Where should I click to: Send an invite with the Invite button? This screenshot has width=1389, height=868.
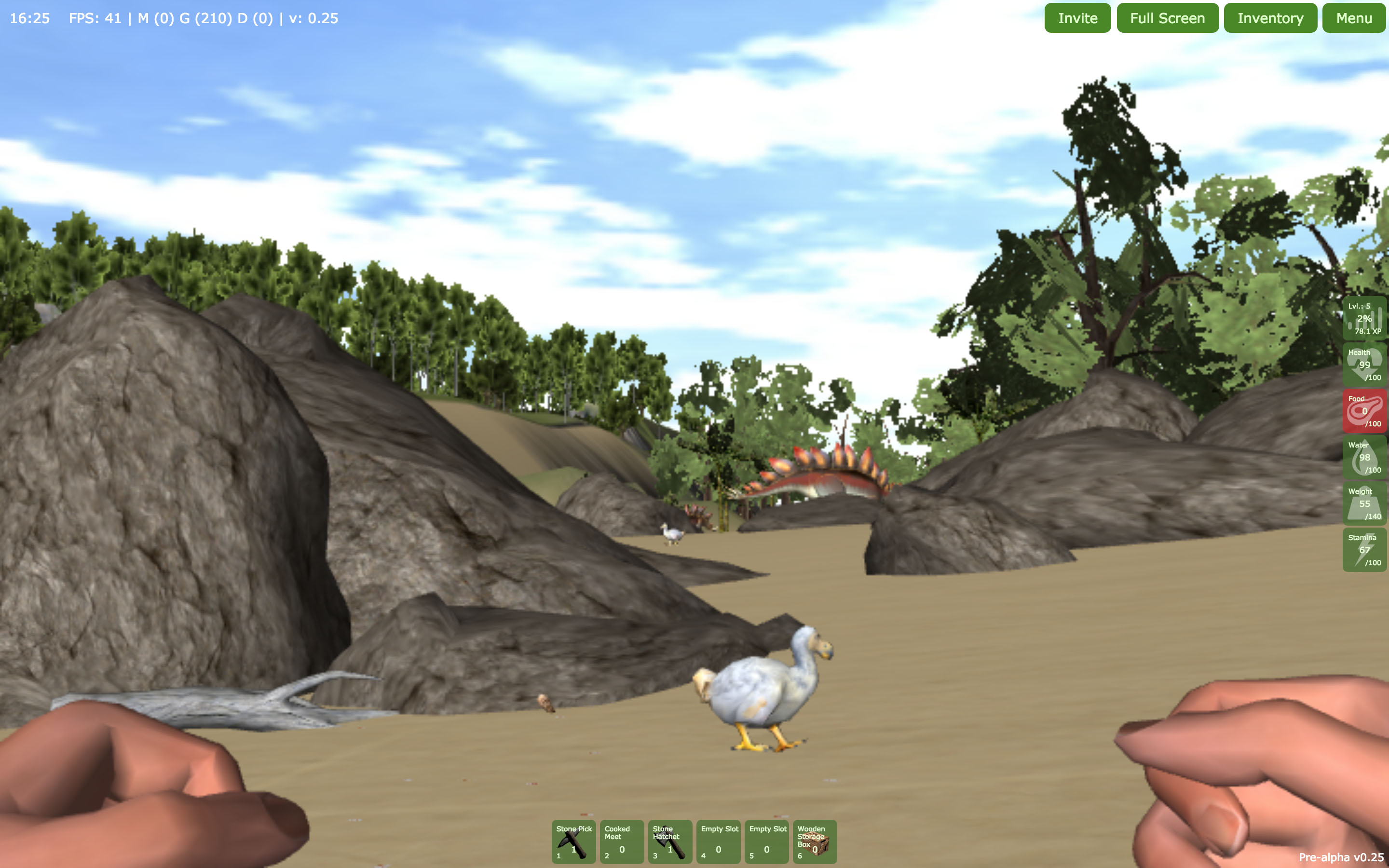[1077, 18]
